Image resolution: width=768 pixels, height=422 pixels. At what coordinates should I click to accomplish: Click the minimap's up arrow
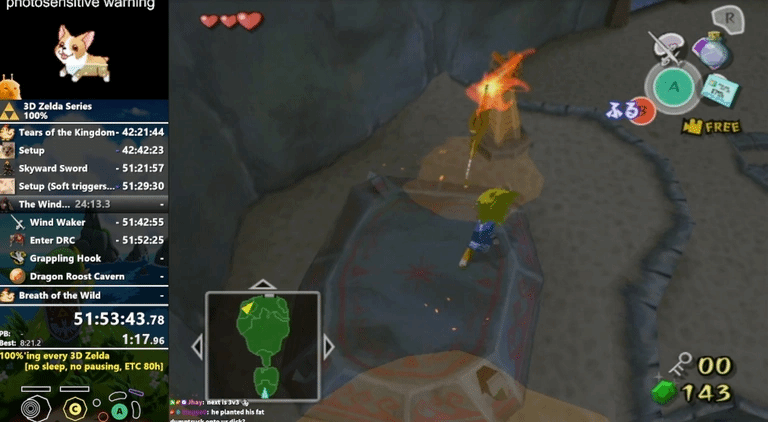(x=262, y=285)
